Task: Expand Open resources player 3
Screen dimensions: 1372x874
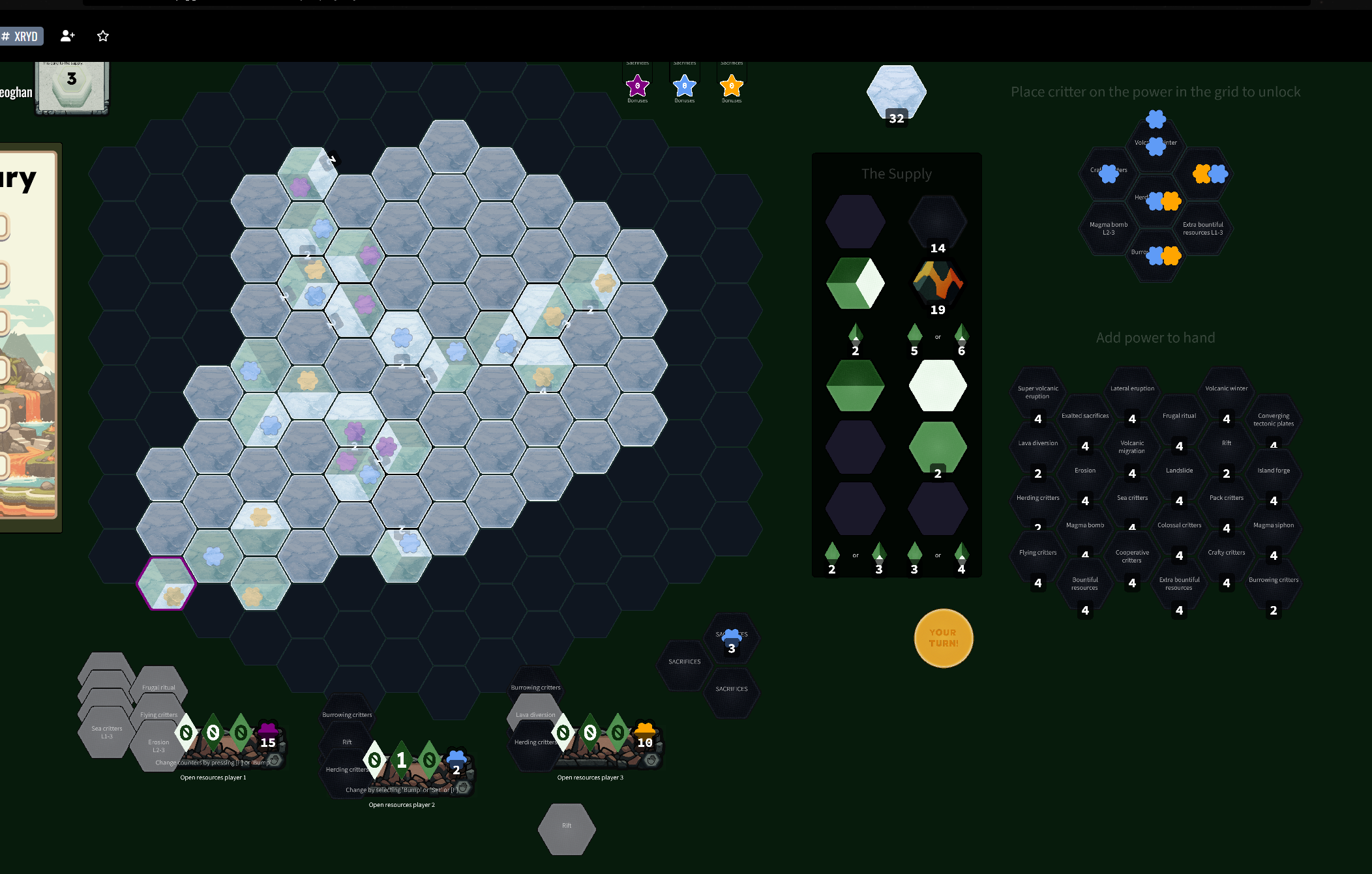Action: (x=589, y=777)
